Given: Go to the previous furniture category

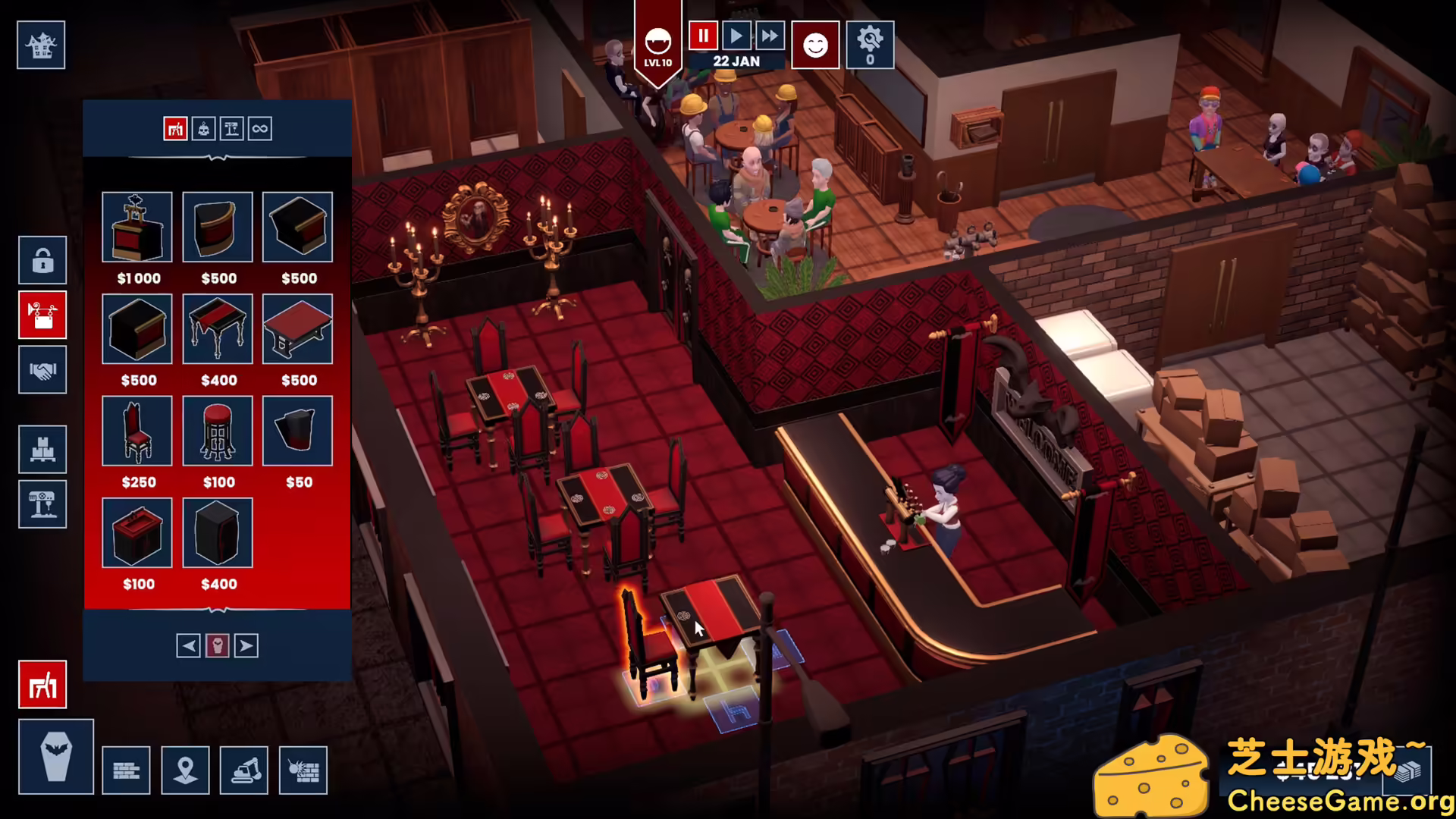Looking at the screenshot, I should tap(188, 645).
